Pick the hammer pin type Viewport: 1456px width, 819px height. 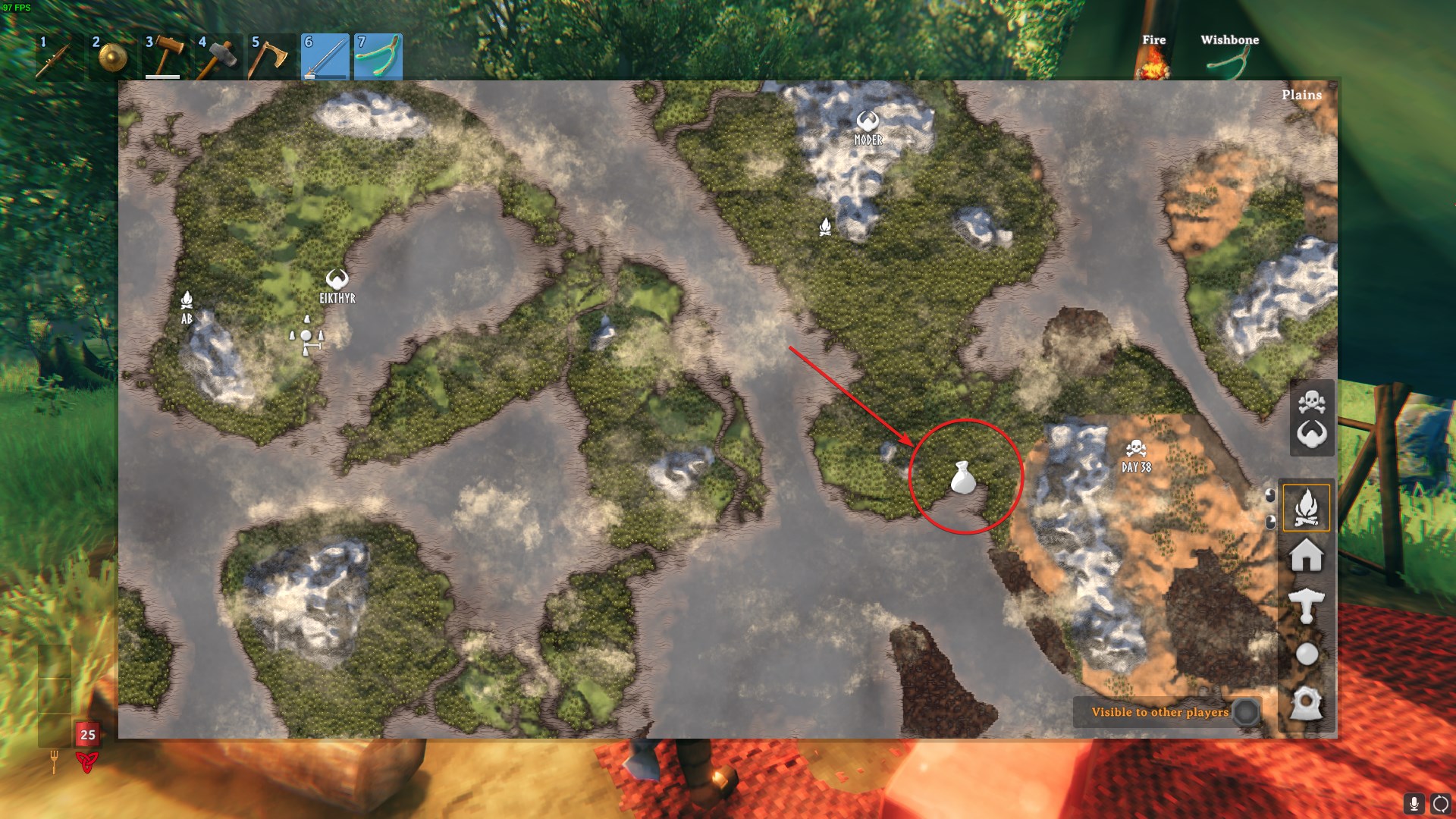(1306, 605)
